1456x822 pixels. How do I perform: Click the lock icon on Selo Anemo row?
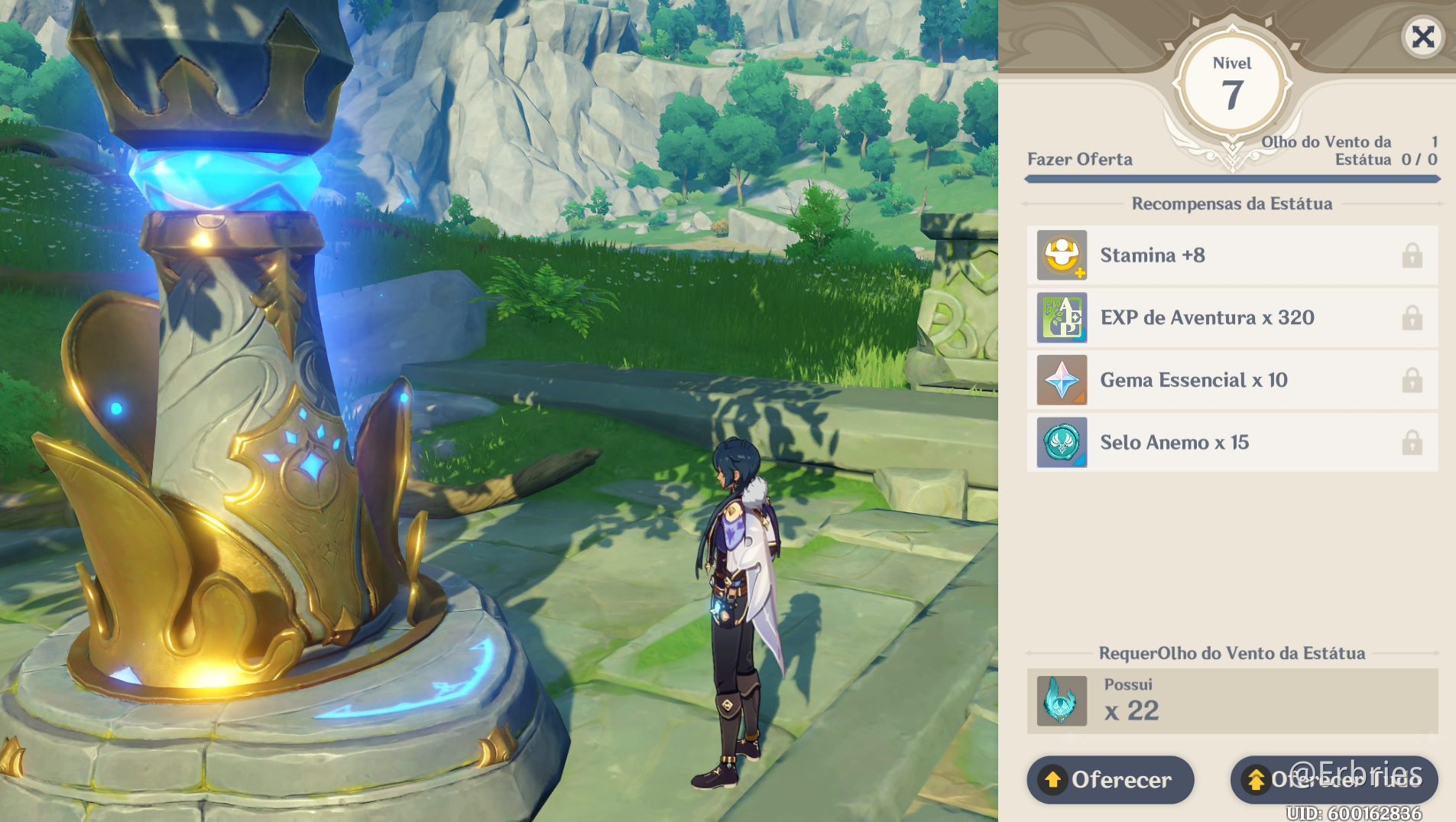(1414, 443)
